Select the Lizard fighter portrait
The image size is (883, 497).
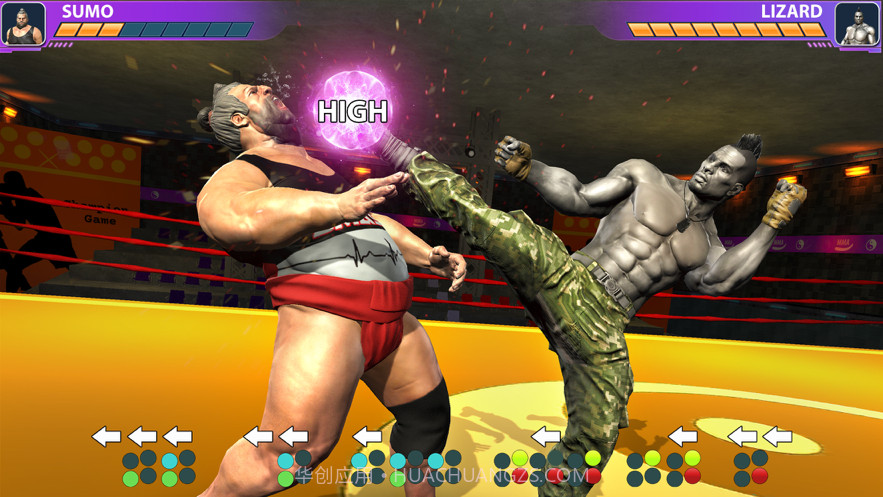pos(856,24)
